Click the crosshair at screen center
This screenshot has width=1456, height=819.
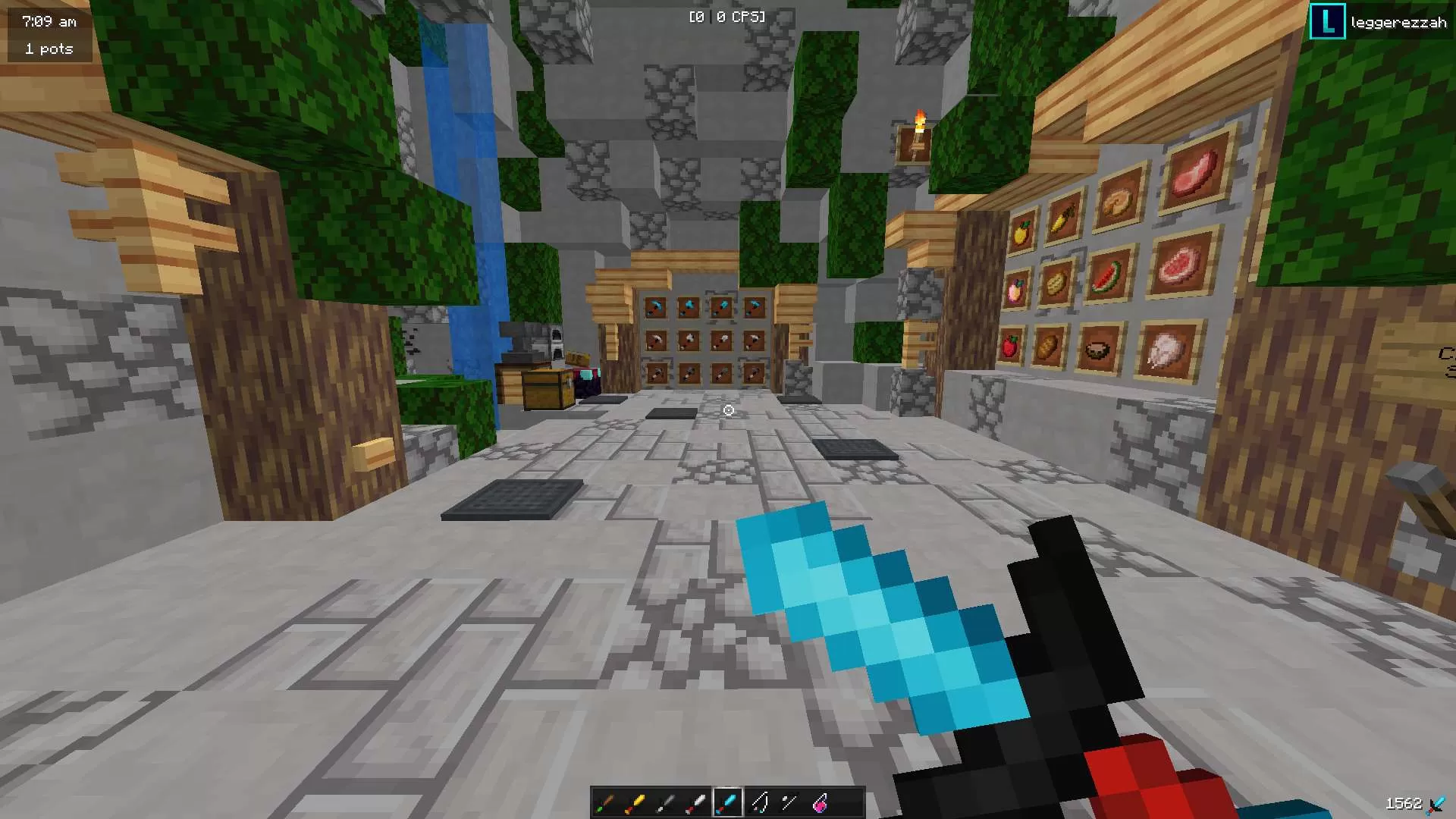pyautogui.click(x=727, y=409)
